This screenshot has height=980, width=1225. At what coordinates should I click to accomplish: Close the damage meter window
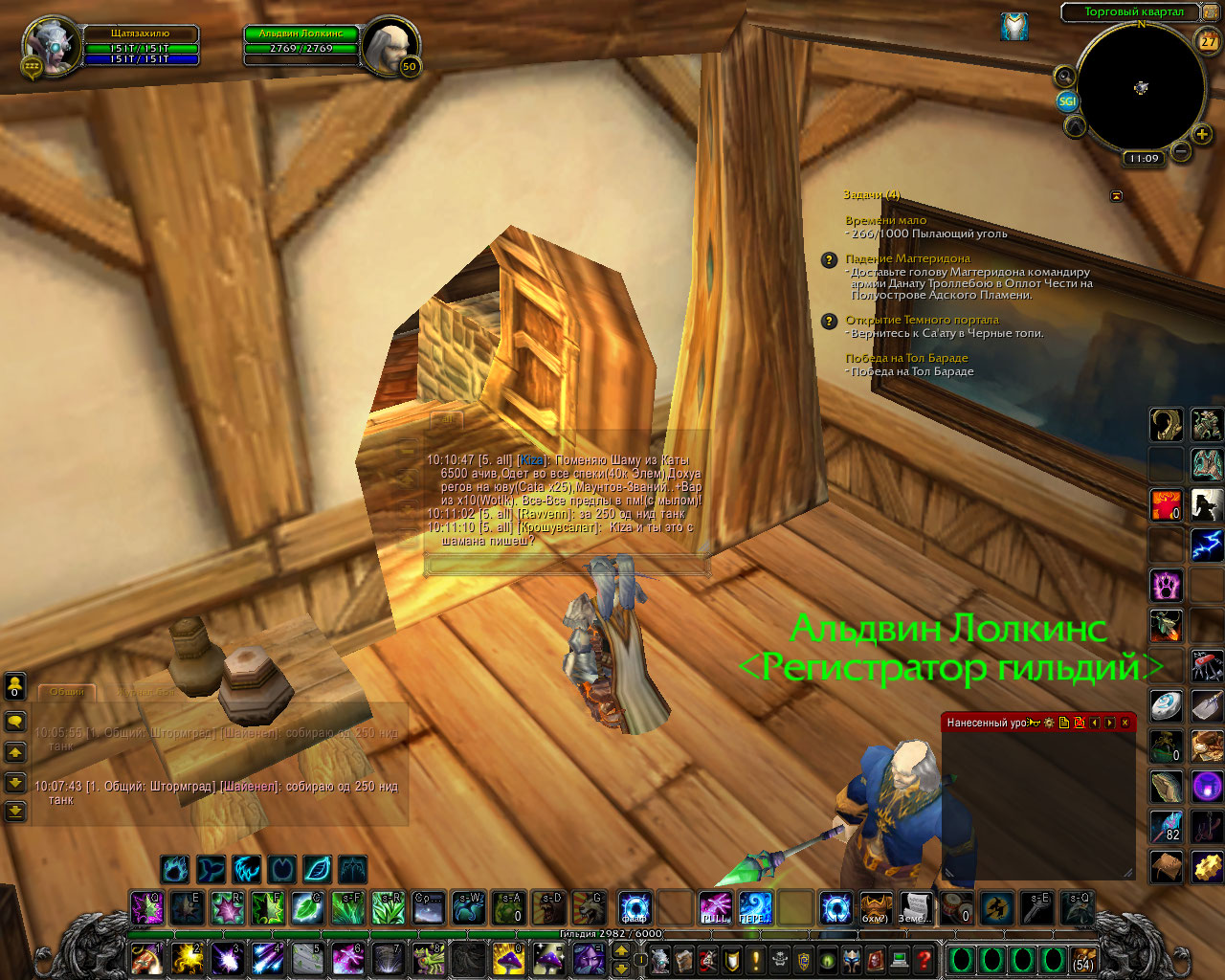(1125, 723)
